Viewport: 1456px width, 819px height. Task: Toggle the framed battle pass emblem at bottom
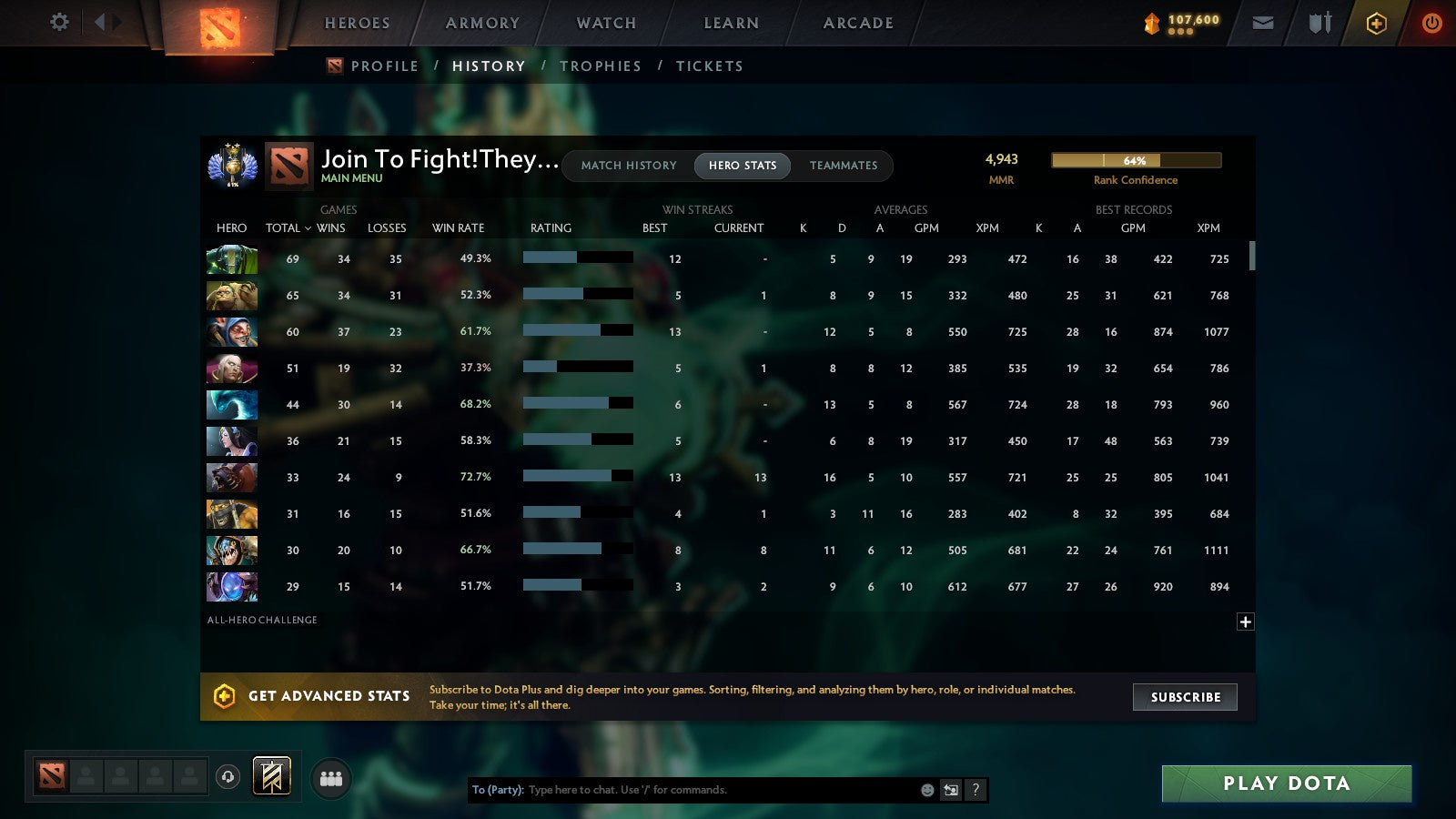[270, 774]
